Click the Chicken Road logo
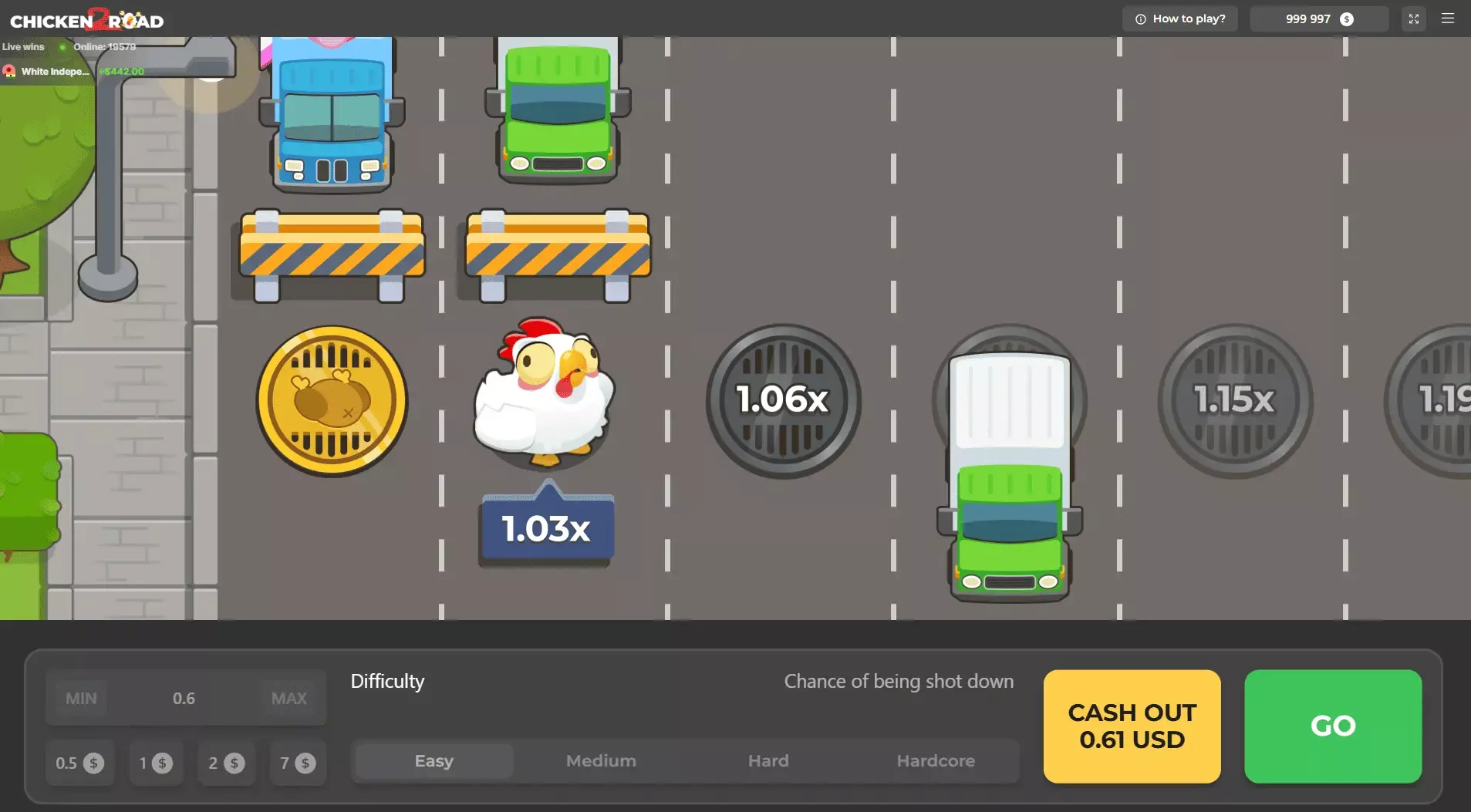The width and height of the screenshot is (1471, 812). point(85,20)
